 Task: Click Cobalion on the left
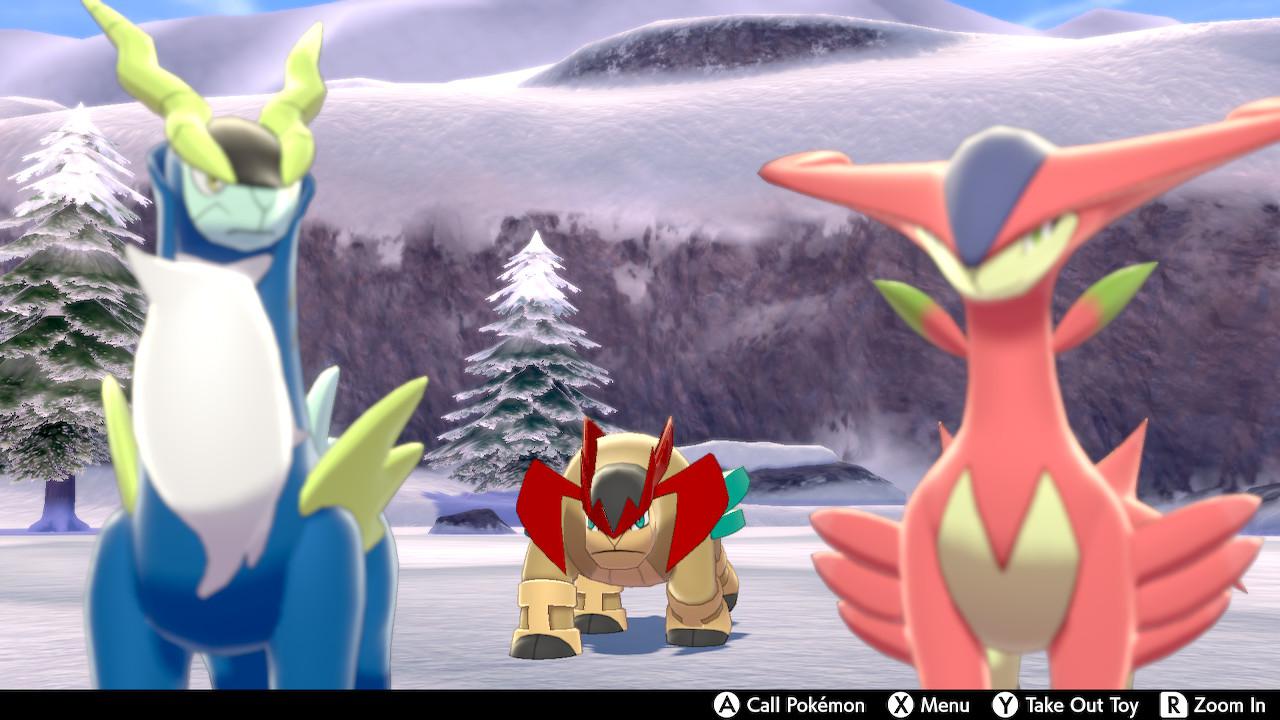point(210,400)
